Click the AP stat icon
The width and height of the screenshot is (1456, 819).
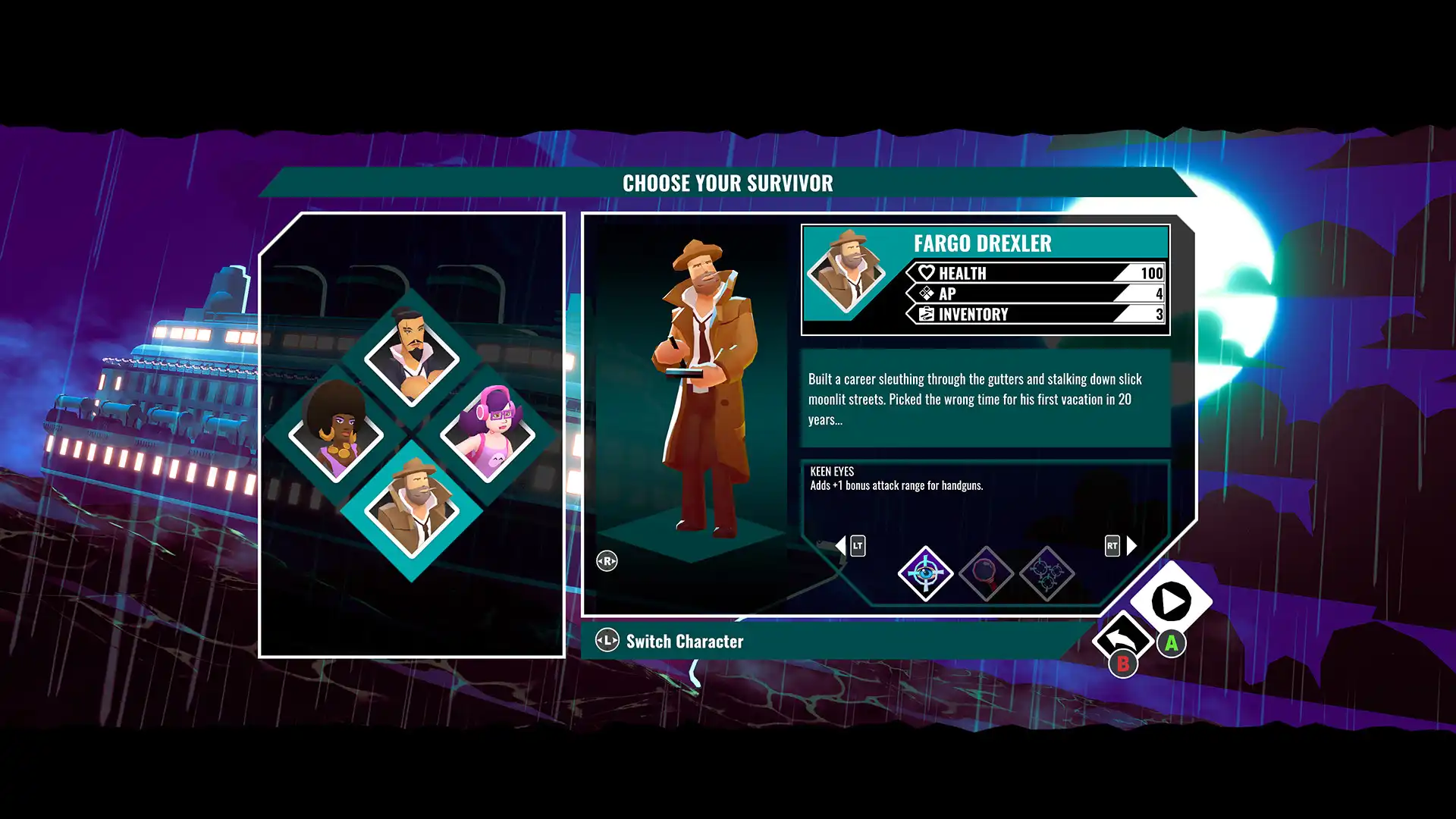click(925, 294)
